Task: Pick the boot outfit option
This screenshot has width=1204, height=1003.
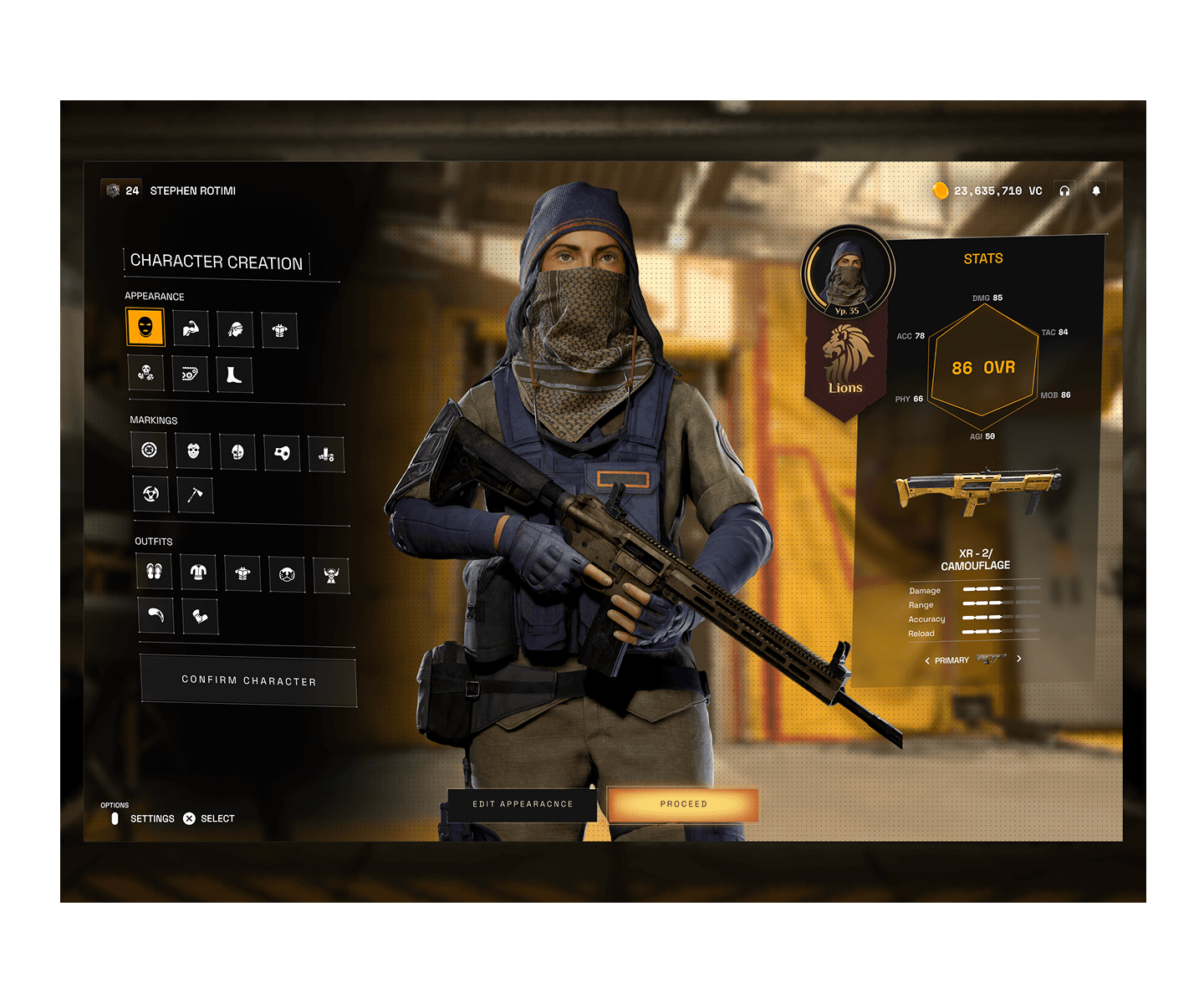Action: pos(201,616)
